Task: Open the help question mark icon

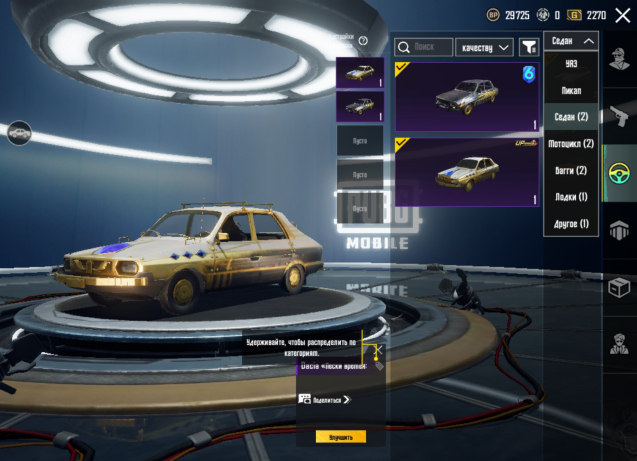Action: click(x=363, y=41)
